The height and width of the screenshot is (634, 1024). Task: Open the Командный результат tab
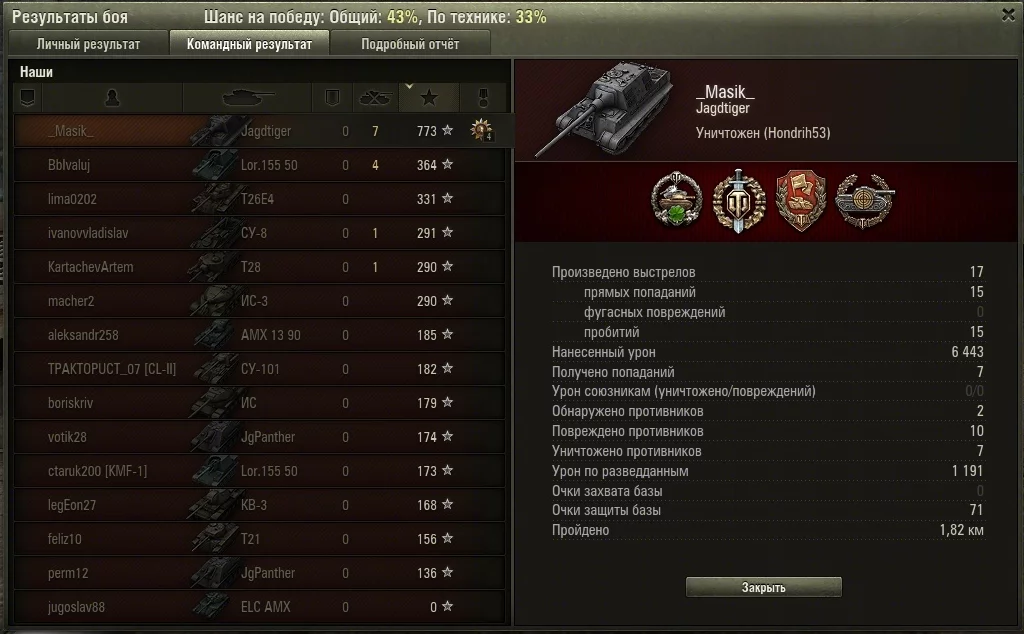250,43
